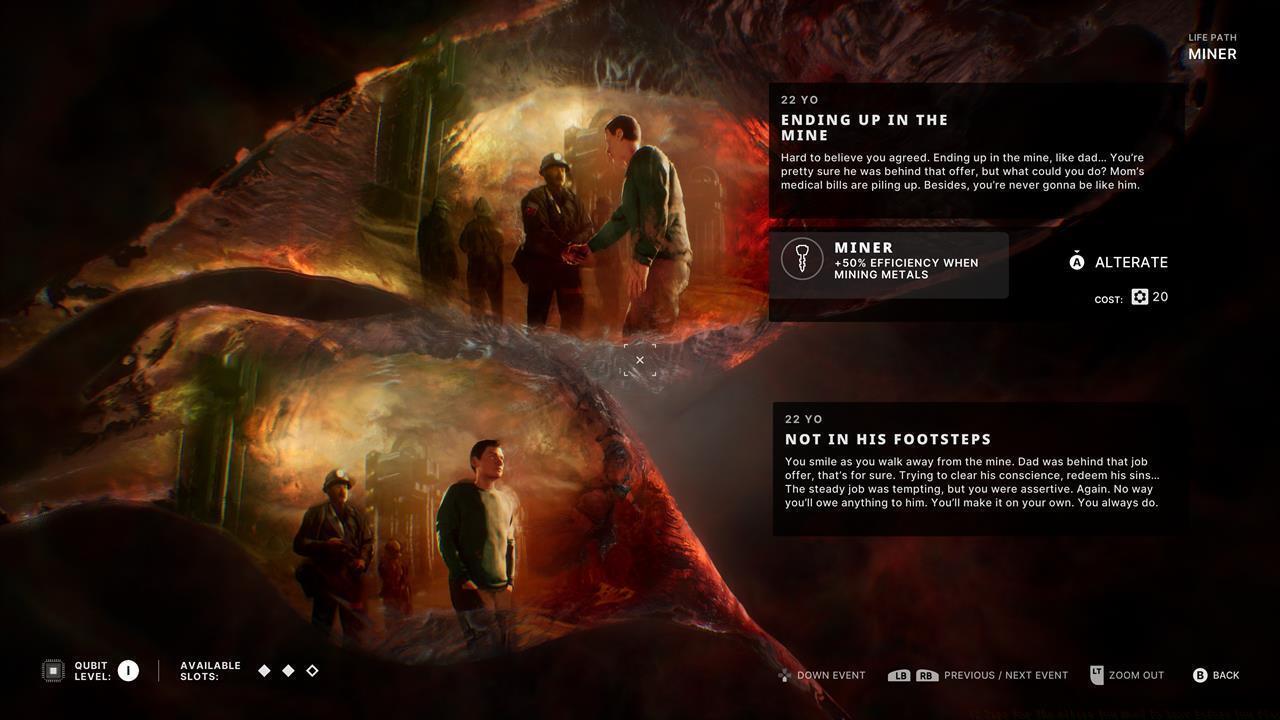Toggle the first filled slot diamond
1280x720 pixels.
[x=265, y=671]
